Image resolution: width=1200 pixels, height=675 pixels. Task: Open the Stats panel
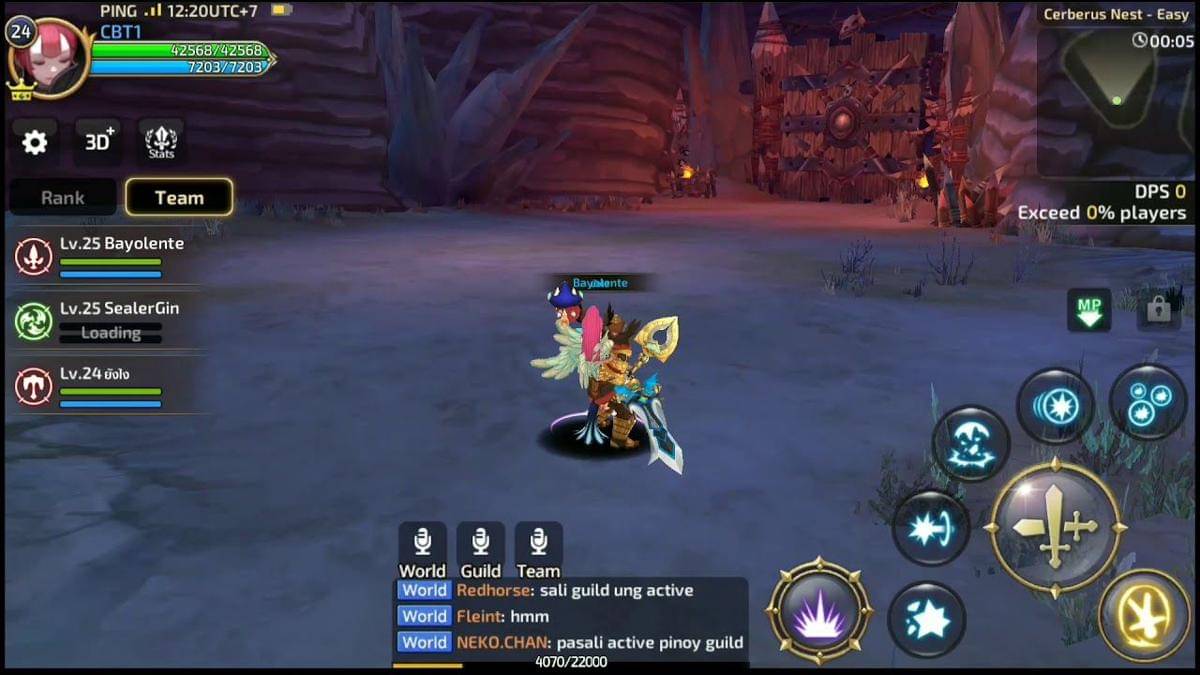point(161,143)
